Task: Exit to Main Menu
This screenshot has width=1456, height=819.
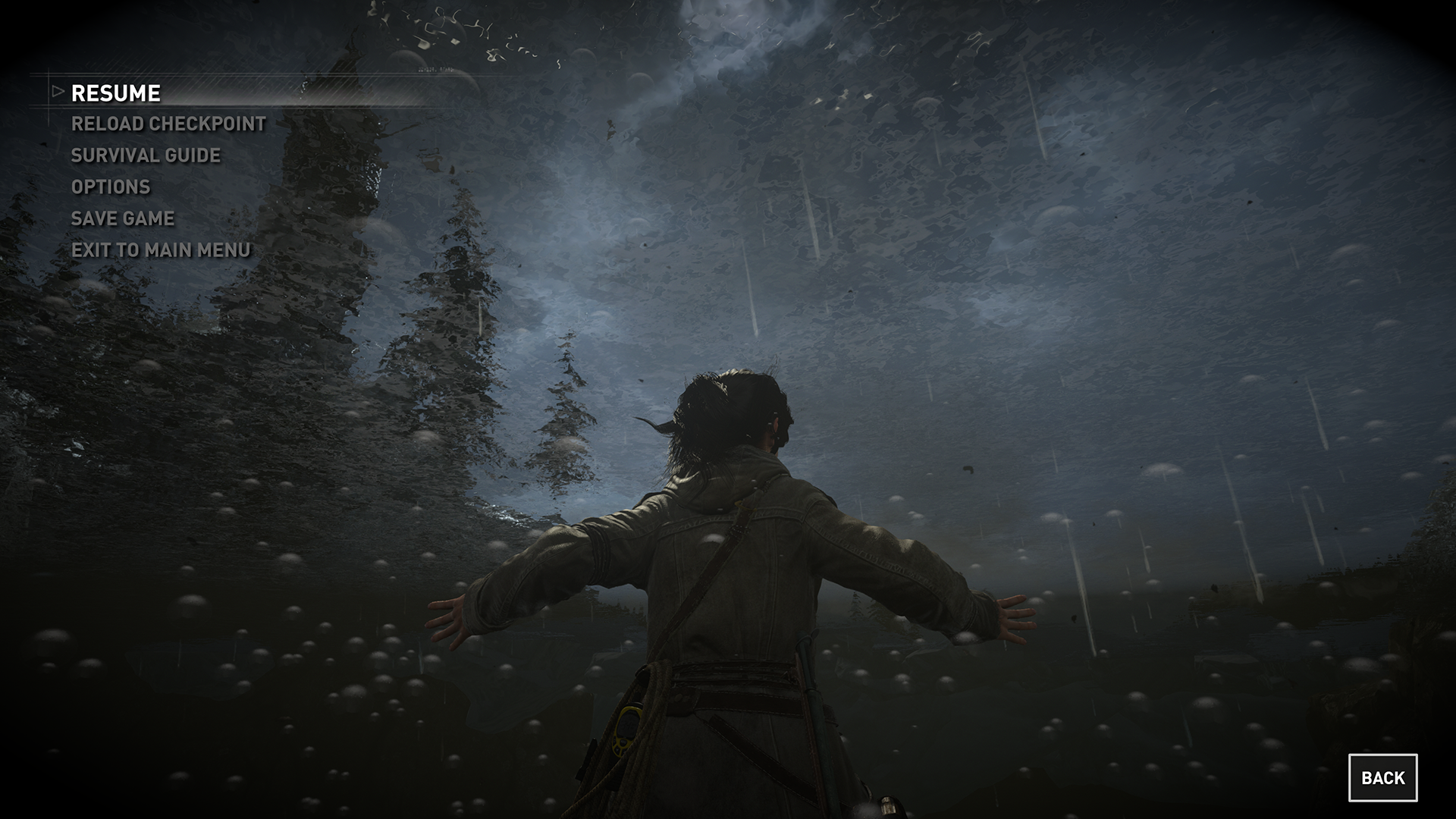Action: tap(161, 250)
